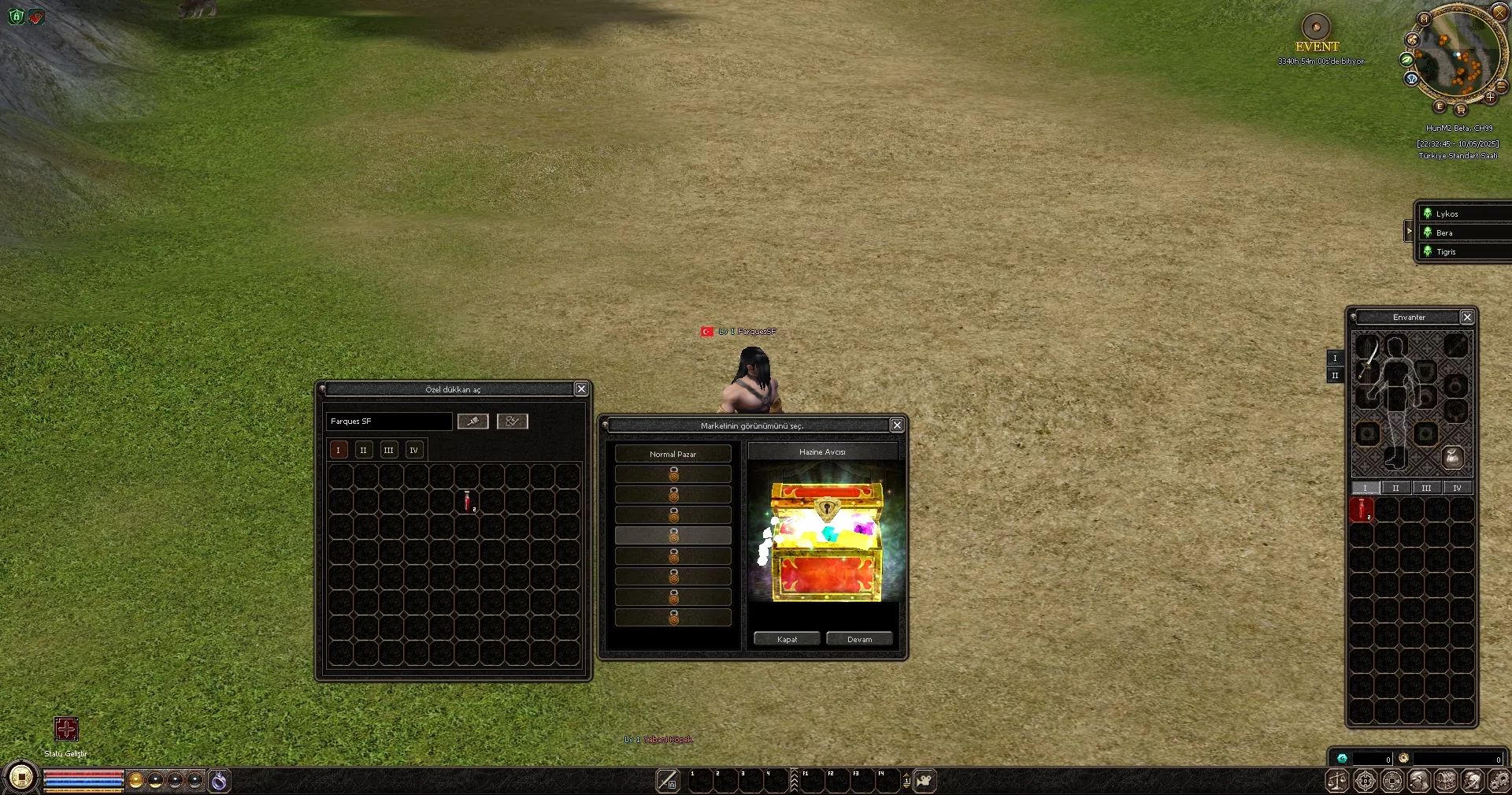Select page IV in the shop window
The image size is (1512, 795).
(414, 450)
